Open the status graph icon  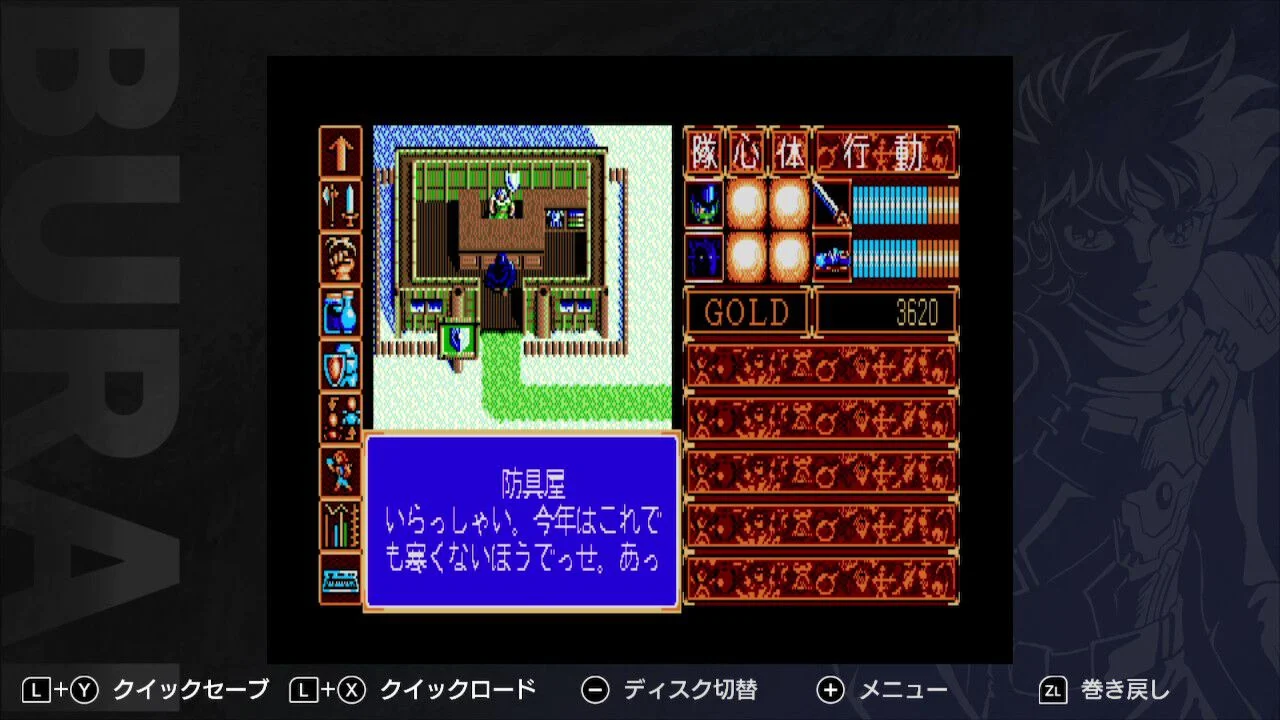[x=340, y=525]
